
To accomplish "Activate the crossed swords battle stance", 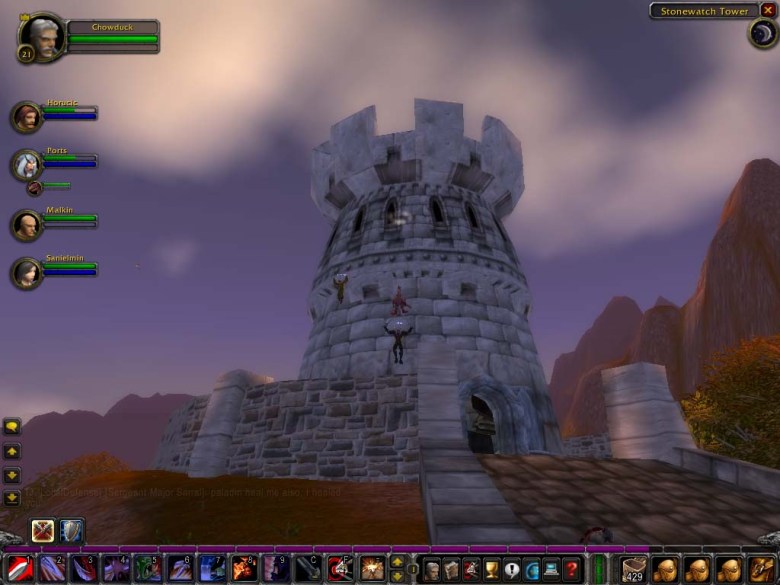I will coord(43,530).
